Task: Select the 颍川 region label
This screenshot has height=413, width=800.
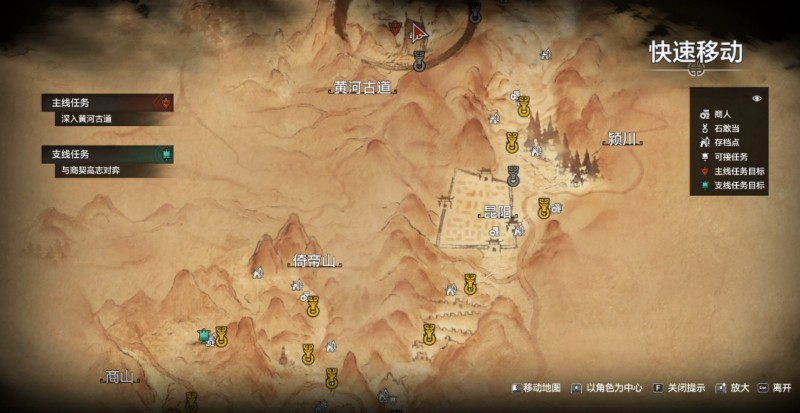Action: [x=622, y=138]
